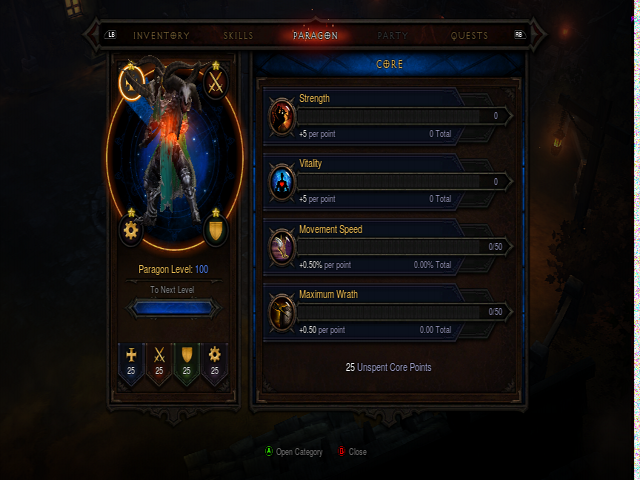Pick the Movement Speed stat row
Screen dimensions: 640x480
pos(390,246)
